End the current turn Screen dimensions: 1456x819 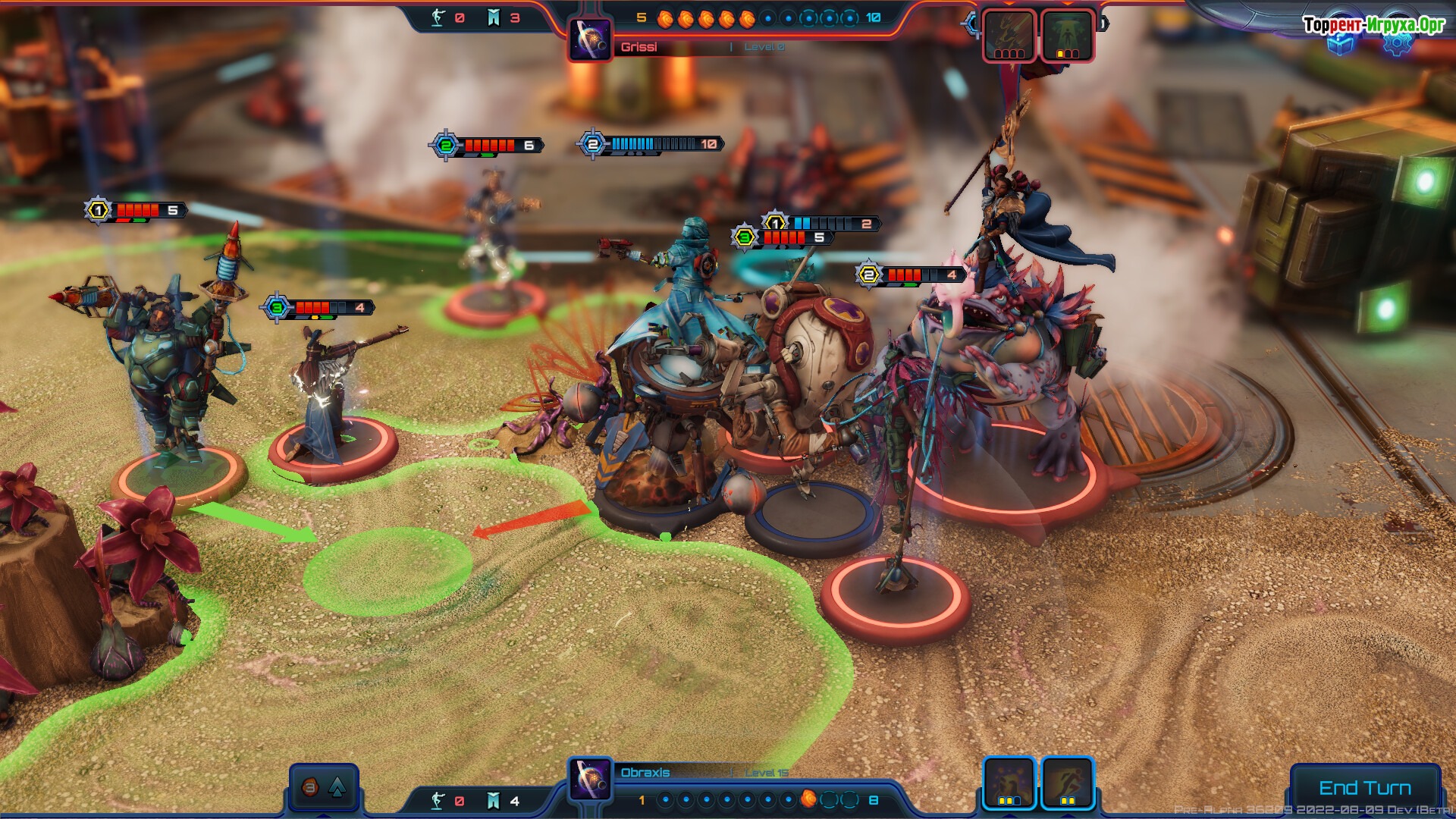pyautogui.click(x=1364, y=787)
